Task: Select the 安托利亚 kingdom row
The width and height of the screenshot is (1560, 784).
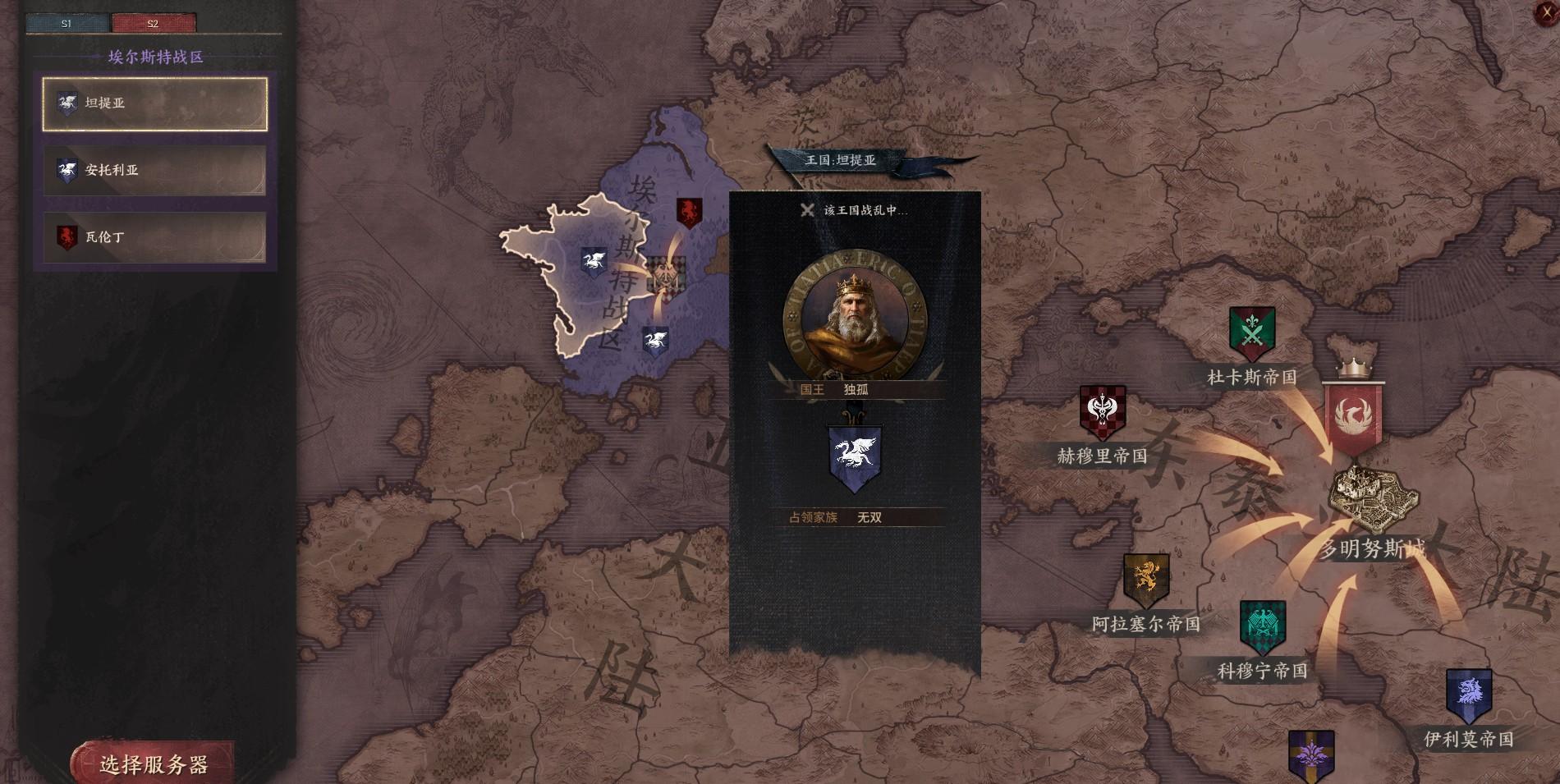Action: pyautogui.click(x=155, y=171)
